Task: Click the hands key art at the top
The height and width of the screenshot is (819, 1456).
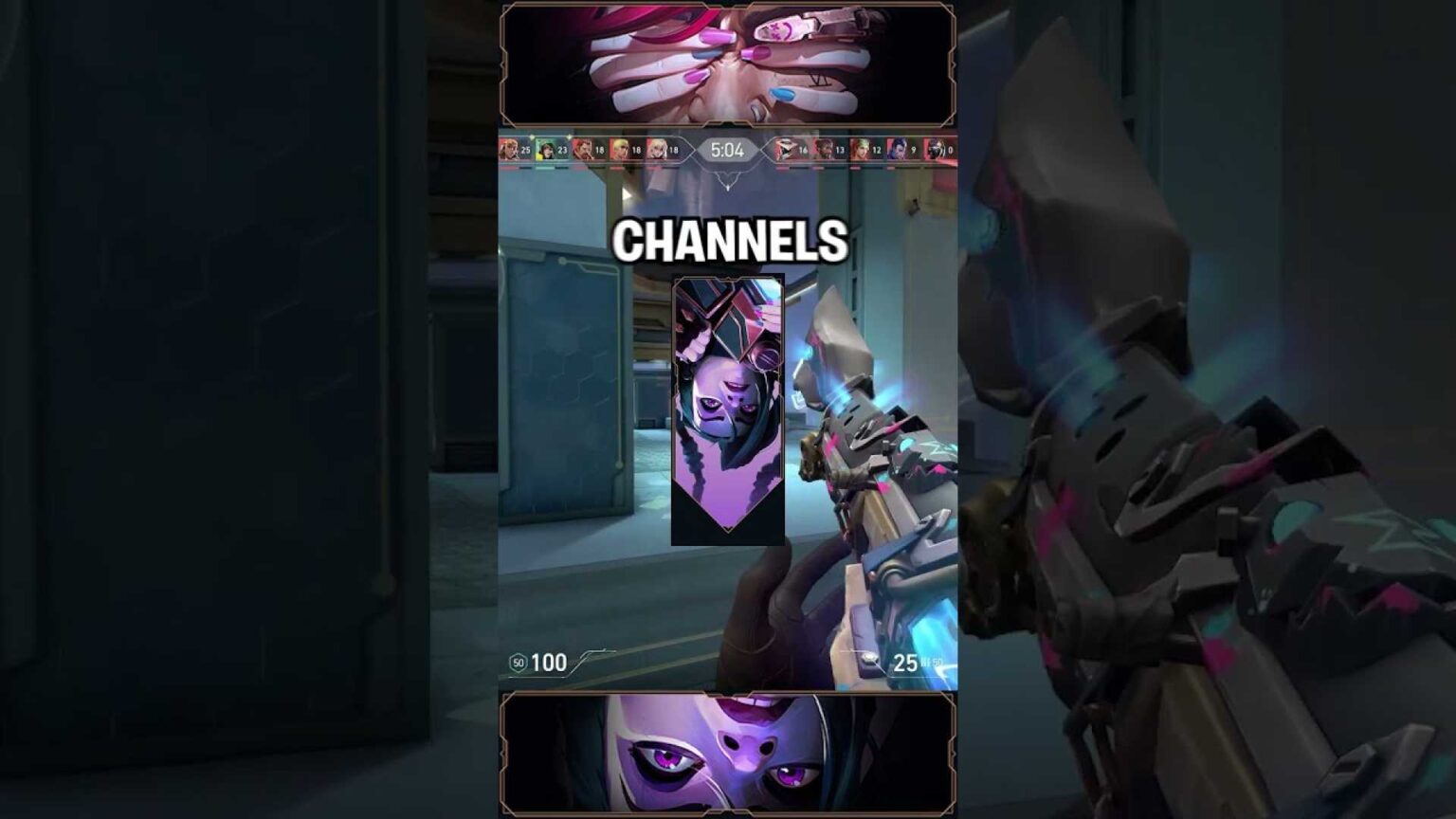Action: coord(728,62)
